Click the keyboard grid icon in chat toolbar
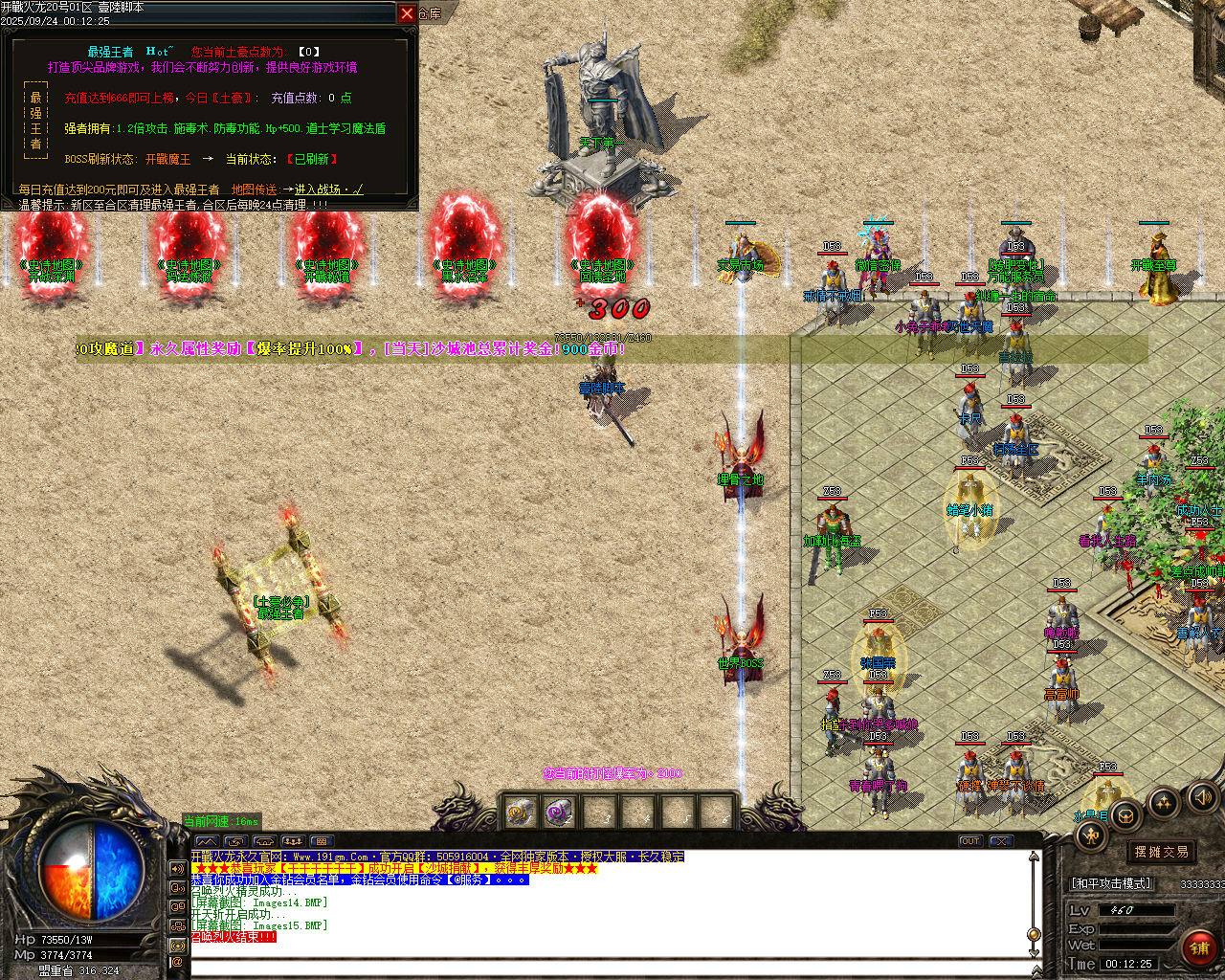1225x980 pixels. 321,840
